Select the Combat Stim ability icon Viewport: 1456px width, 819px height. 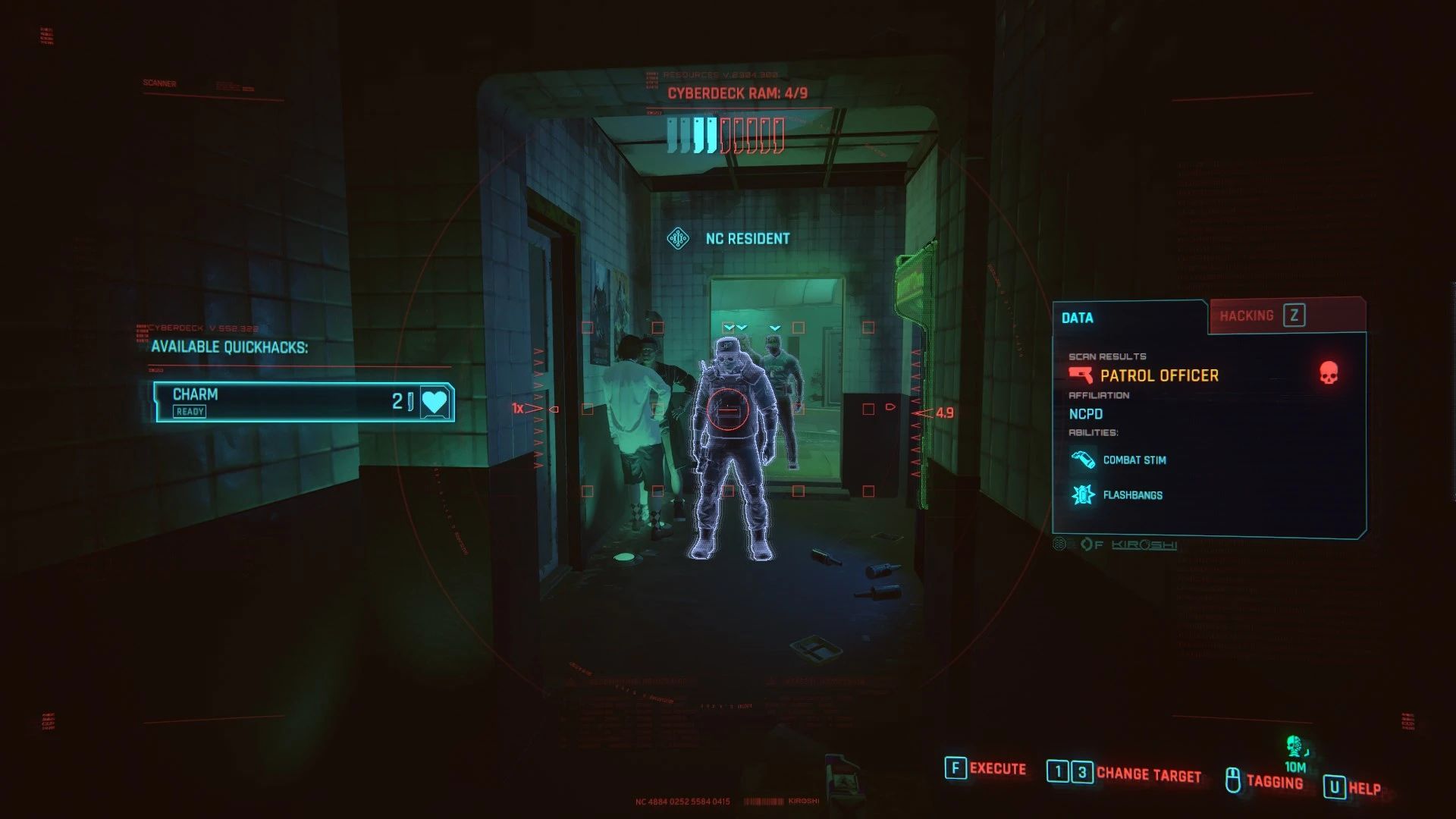tap(1084, 460)
